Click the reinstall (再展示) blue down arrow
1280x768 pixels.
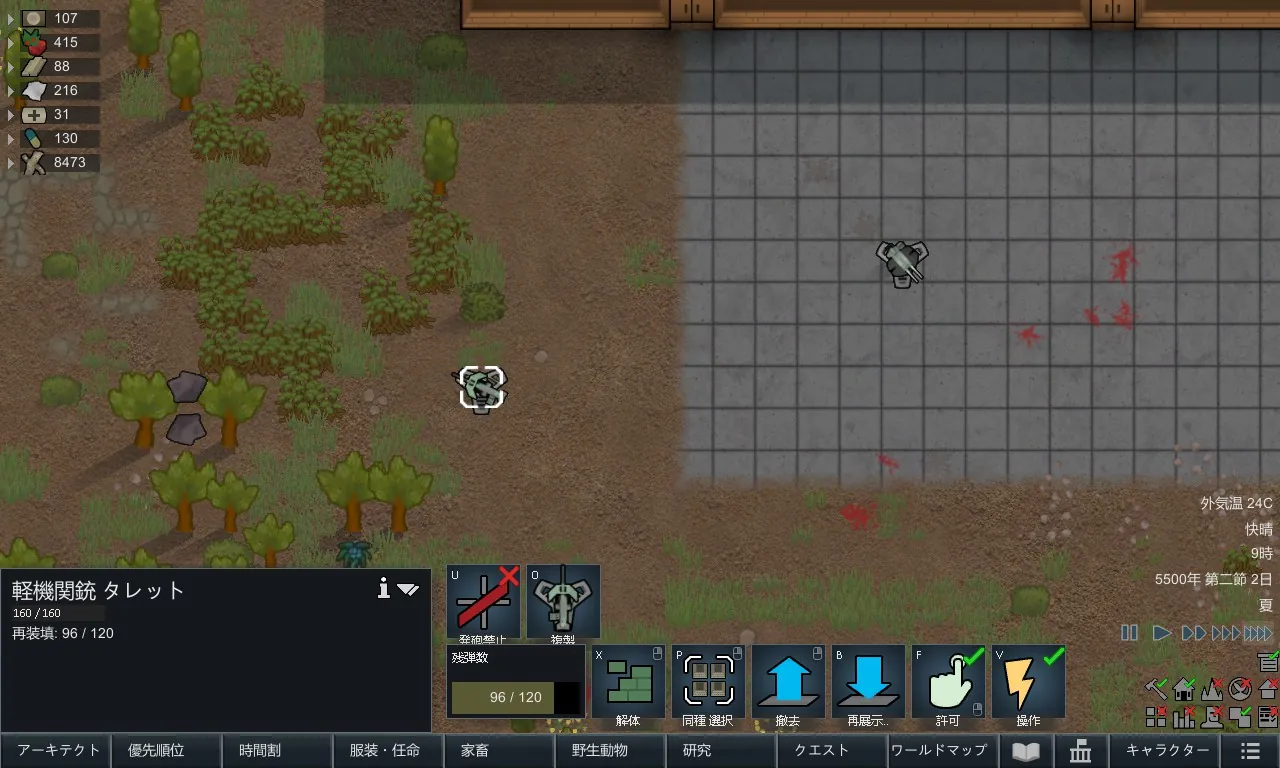868,682
